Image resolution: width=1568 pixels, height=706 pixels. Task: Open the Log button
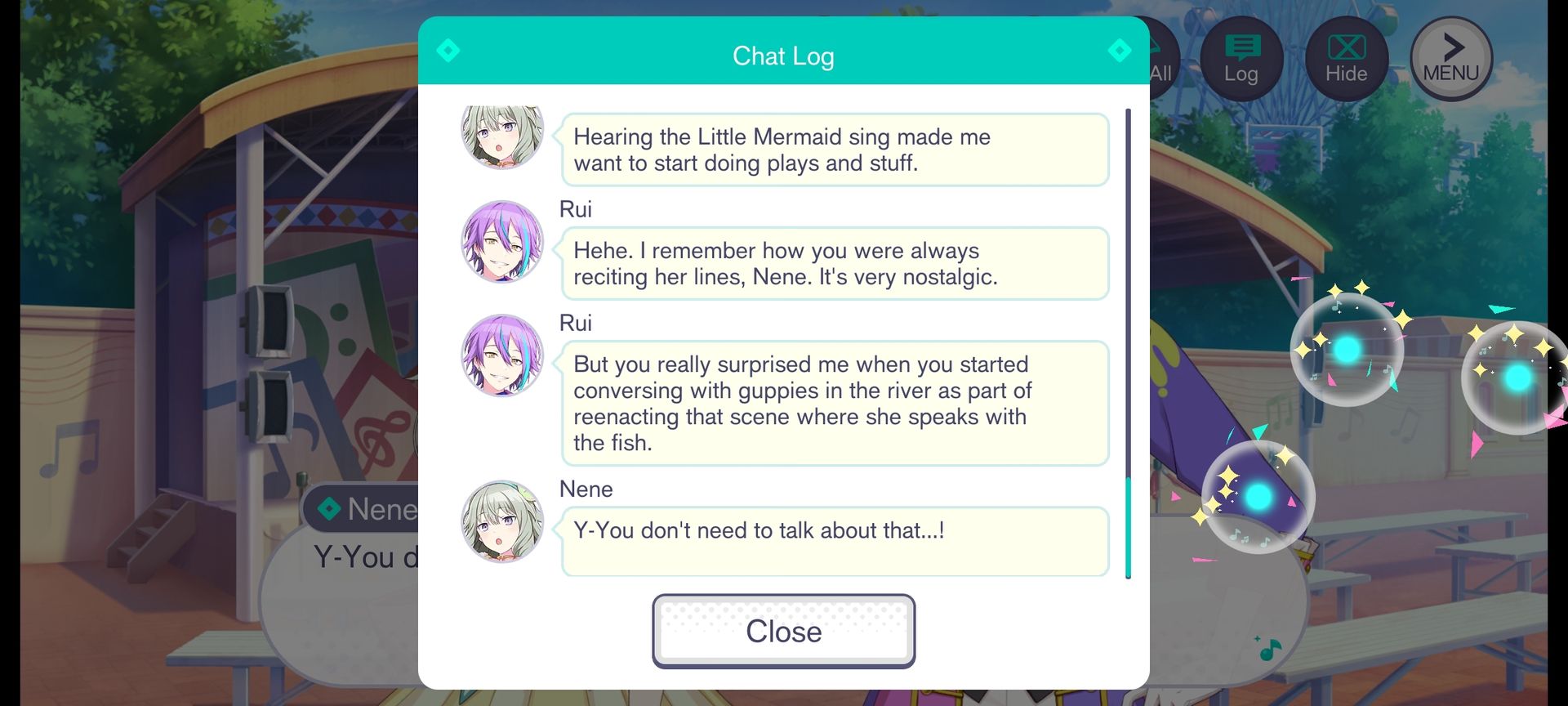[1241, 59]
